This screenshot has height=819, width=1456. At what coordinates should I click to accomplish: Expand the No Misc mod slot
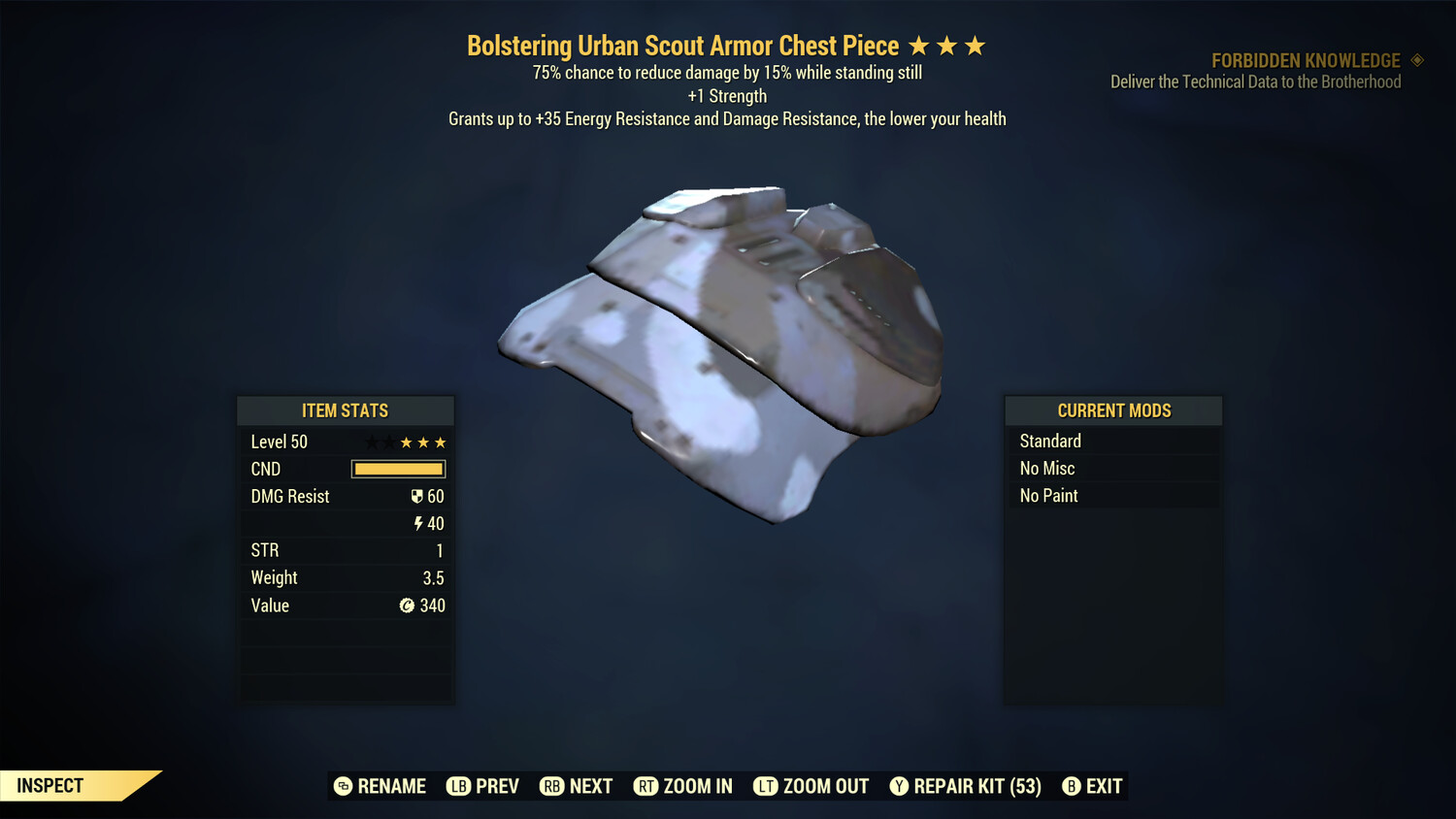click(x=1113, y=468)
